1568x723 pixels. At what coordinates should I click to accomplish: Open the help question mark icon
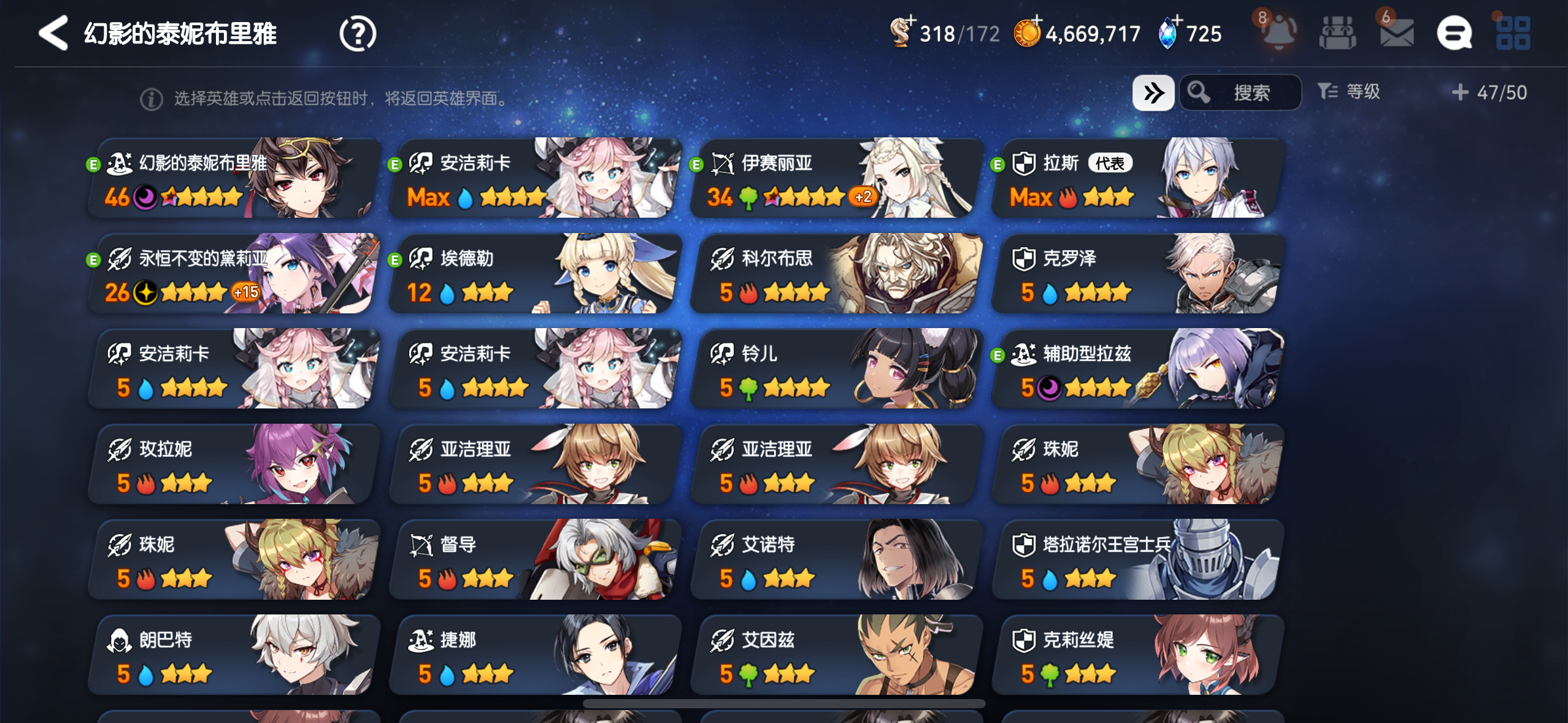(x=358, y=33)
